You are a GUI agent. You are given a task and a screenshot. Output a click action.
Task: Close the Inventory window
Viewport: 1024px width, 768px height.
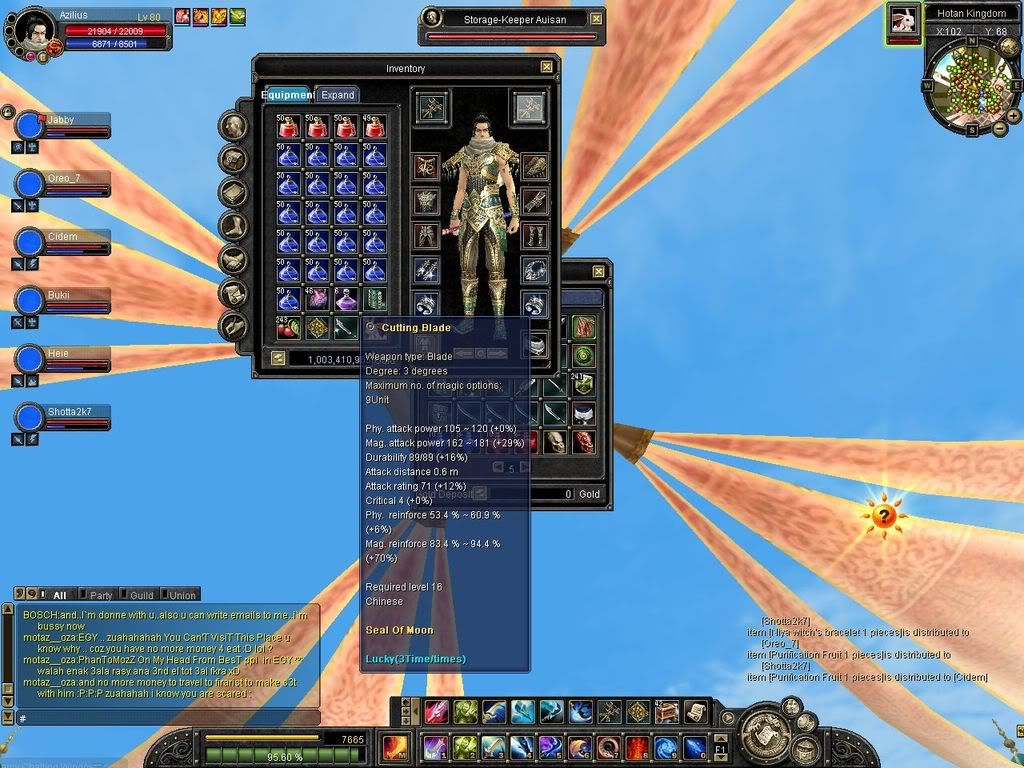547,67
